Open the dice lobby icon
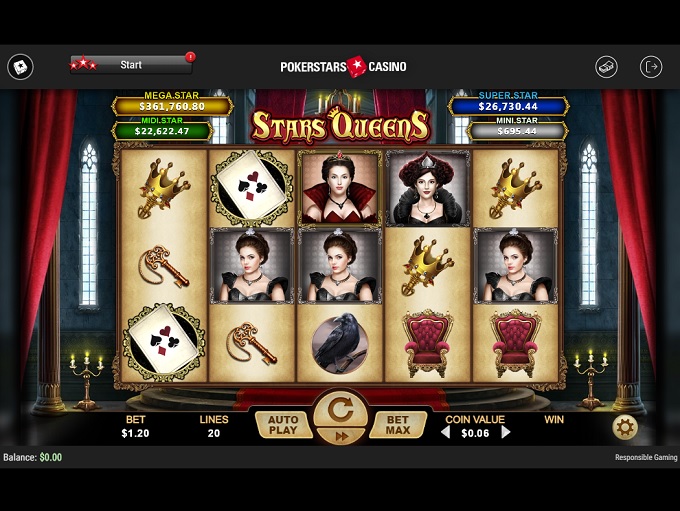Viewport: 680px width, 511px height. coord(20,67)
